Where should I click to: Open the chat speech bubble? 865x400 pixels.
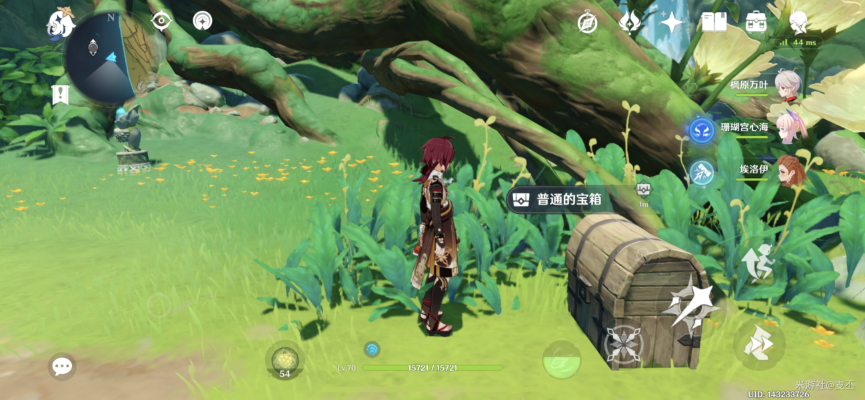pos(62,366)
